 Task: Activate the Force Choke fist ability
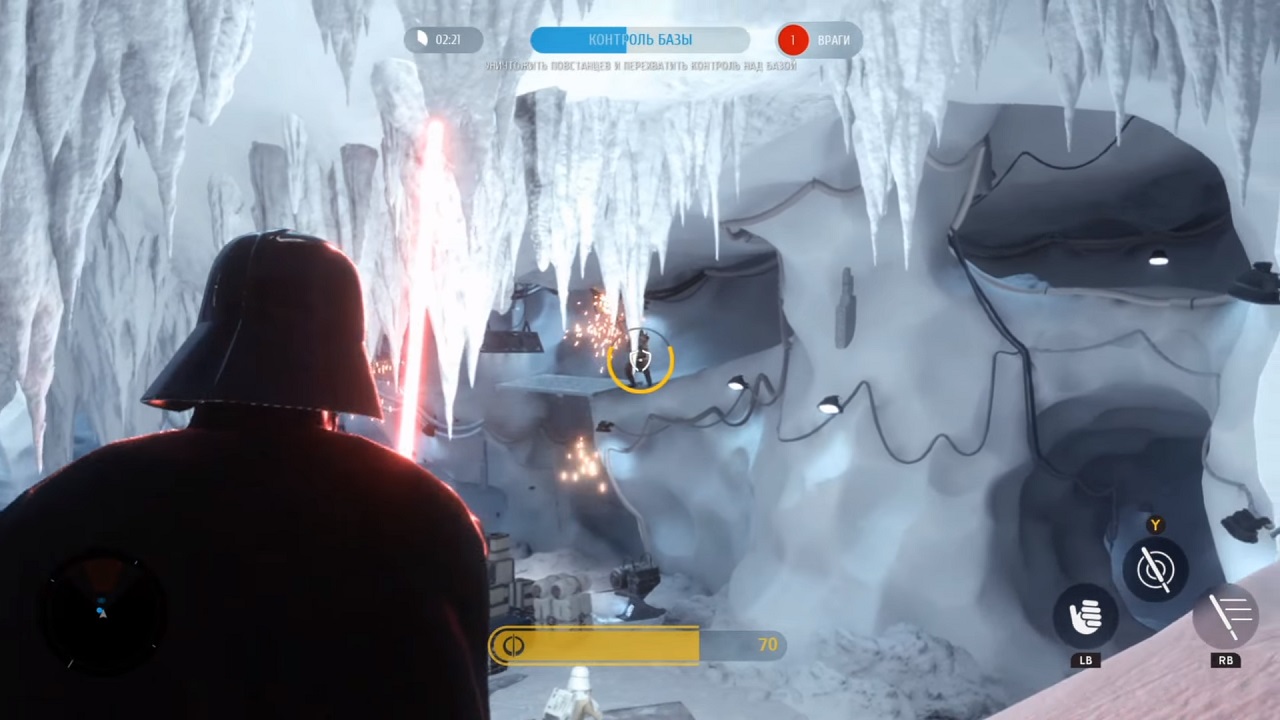click(1085, 617)
